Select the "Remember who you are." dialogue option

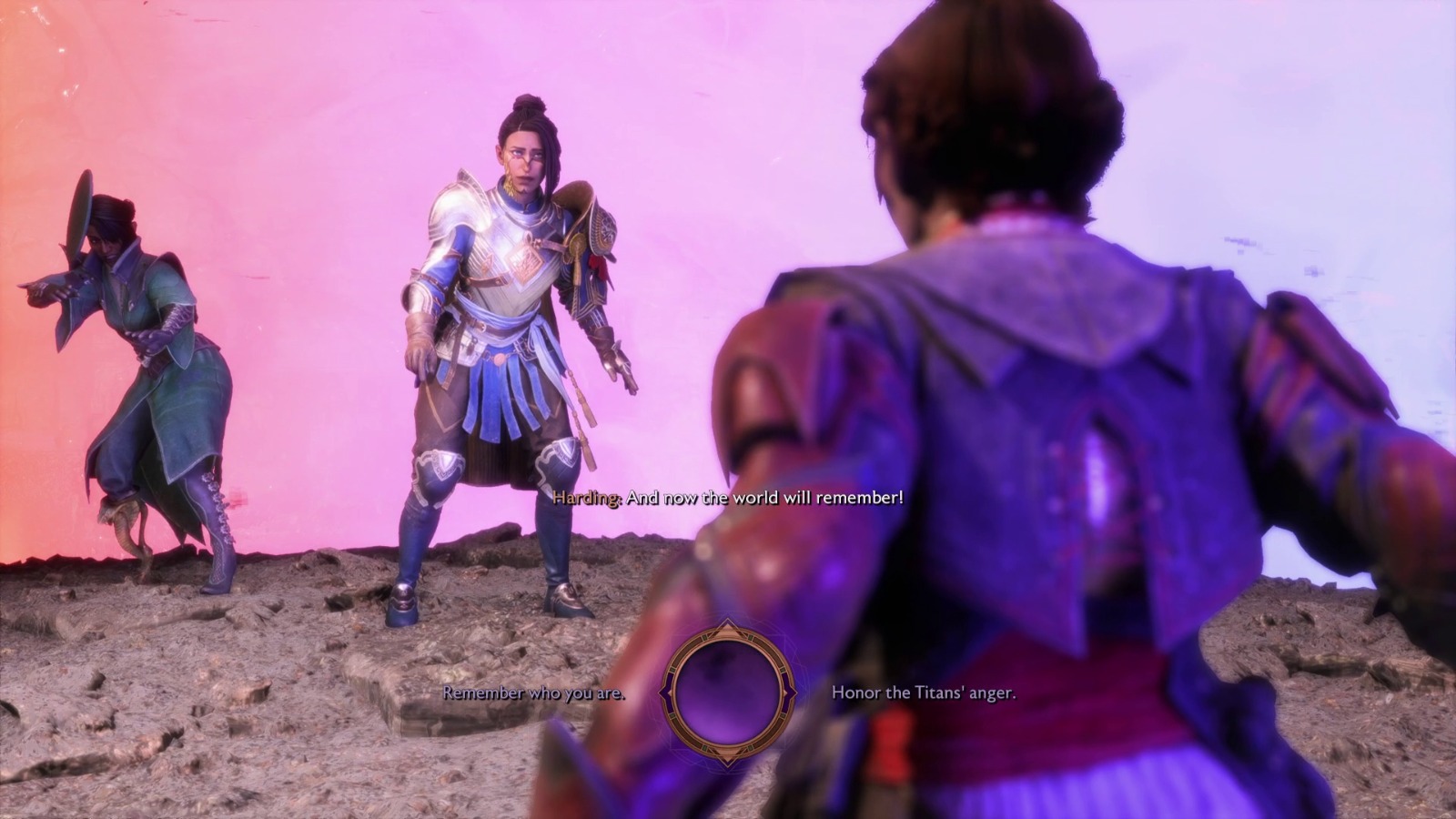pyautogui.click(x=532, y=694)
